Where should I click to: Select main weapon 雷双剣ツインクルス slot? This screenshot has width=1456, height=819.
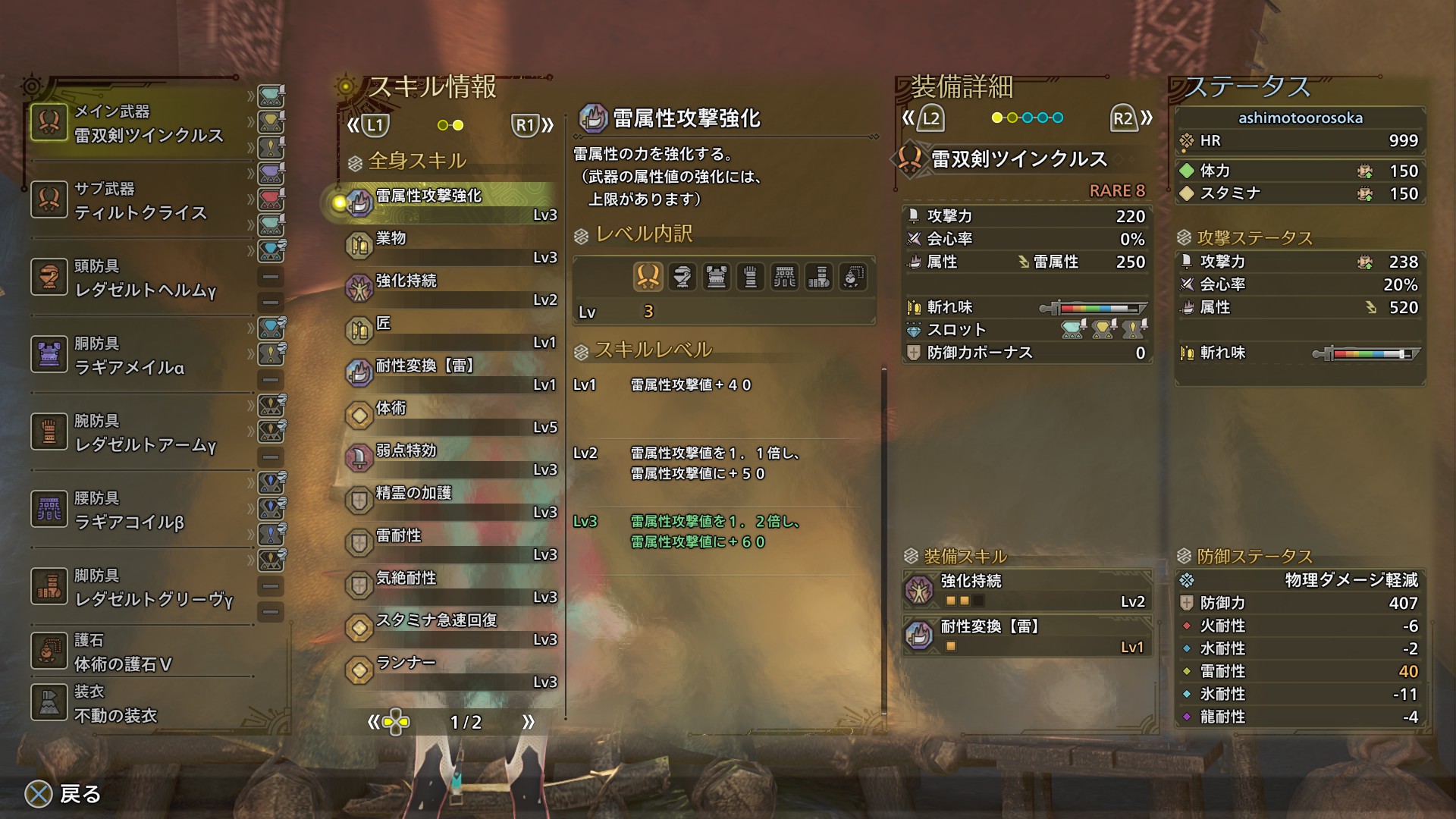(x=140, y=124)
